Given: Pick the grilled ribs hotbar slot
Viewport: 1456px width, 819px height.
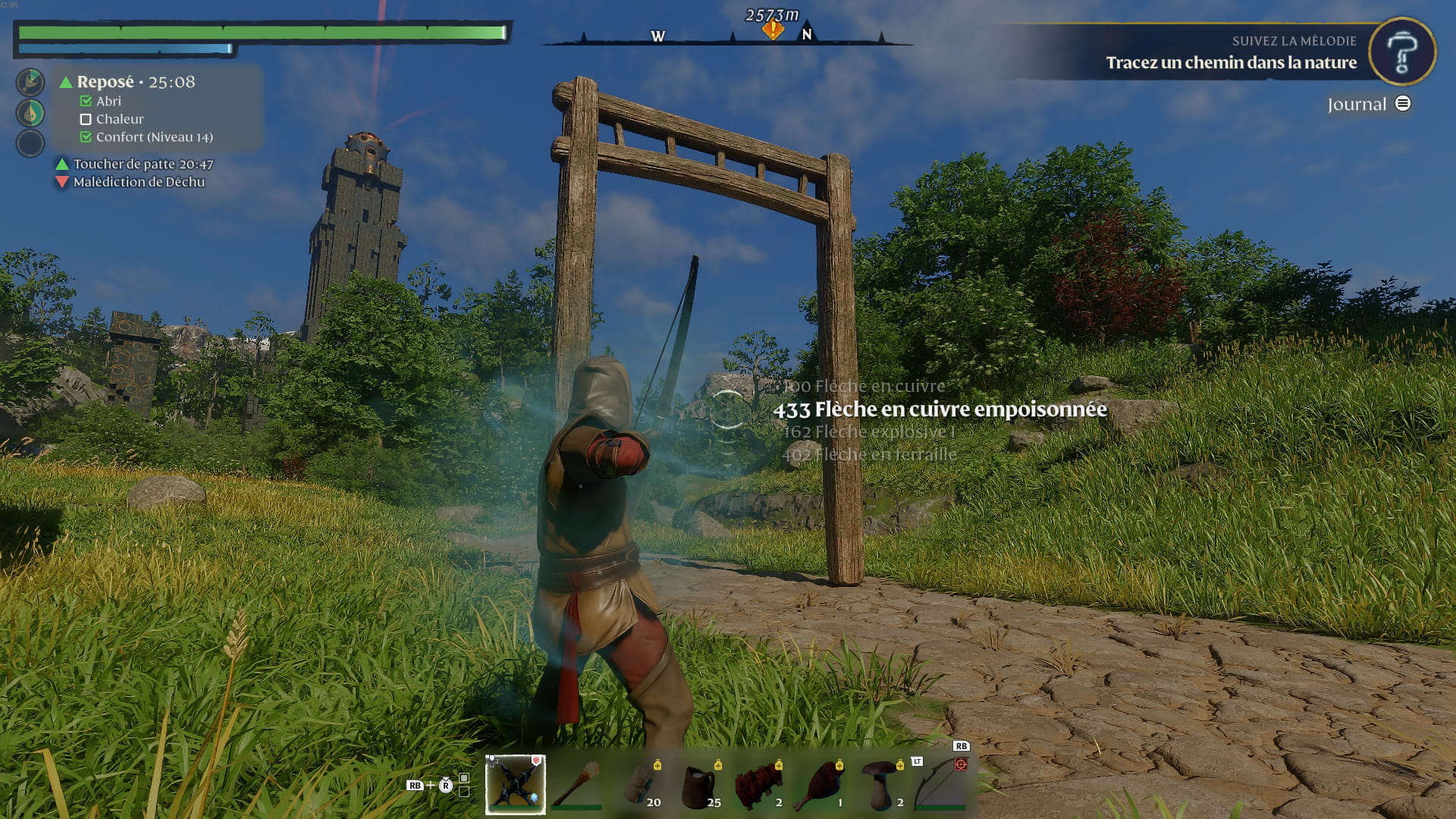Looking at the screenshot, I should [760, 784].
